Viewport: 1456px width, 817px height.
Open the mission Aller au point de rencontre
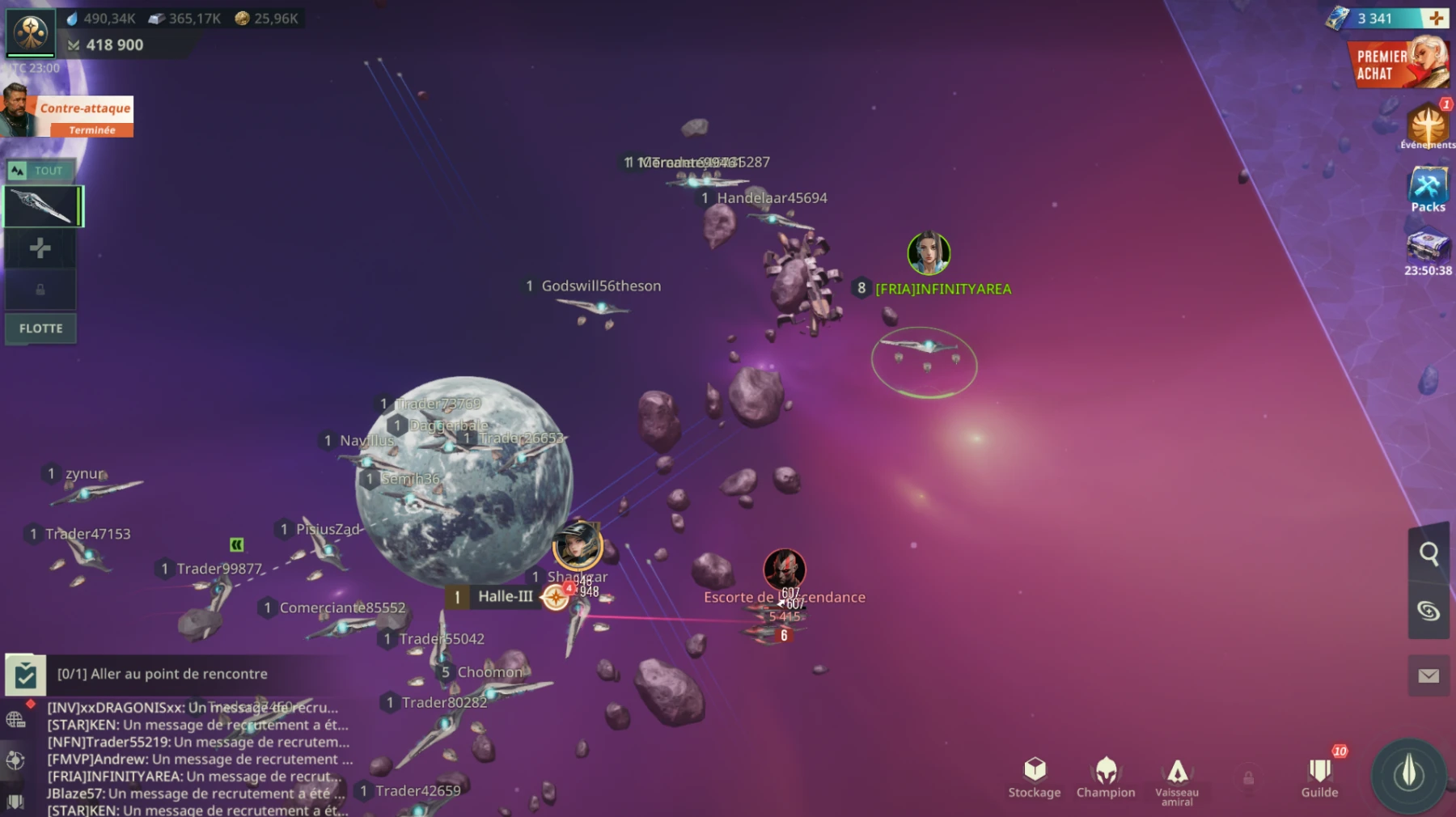[x=162, y=673]
